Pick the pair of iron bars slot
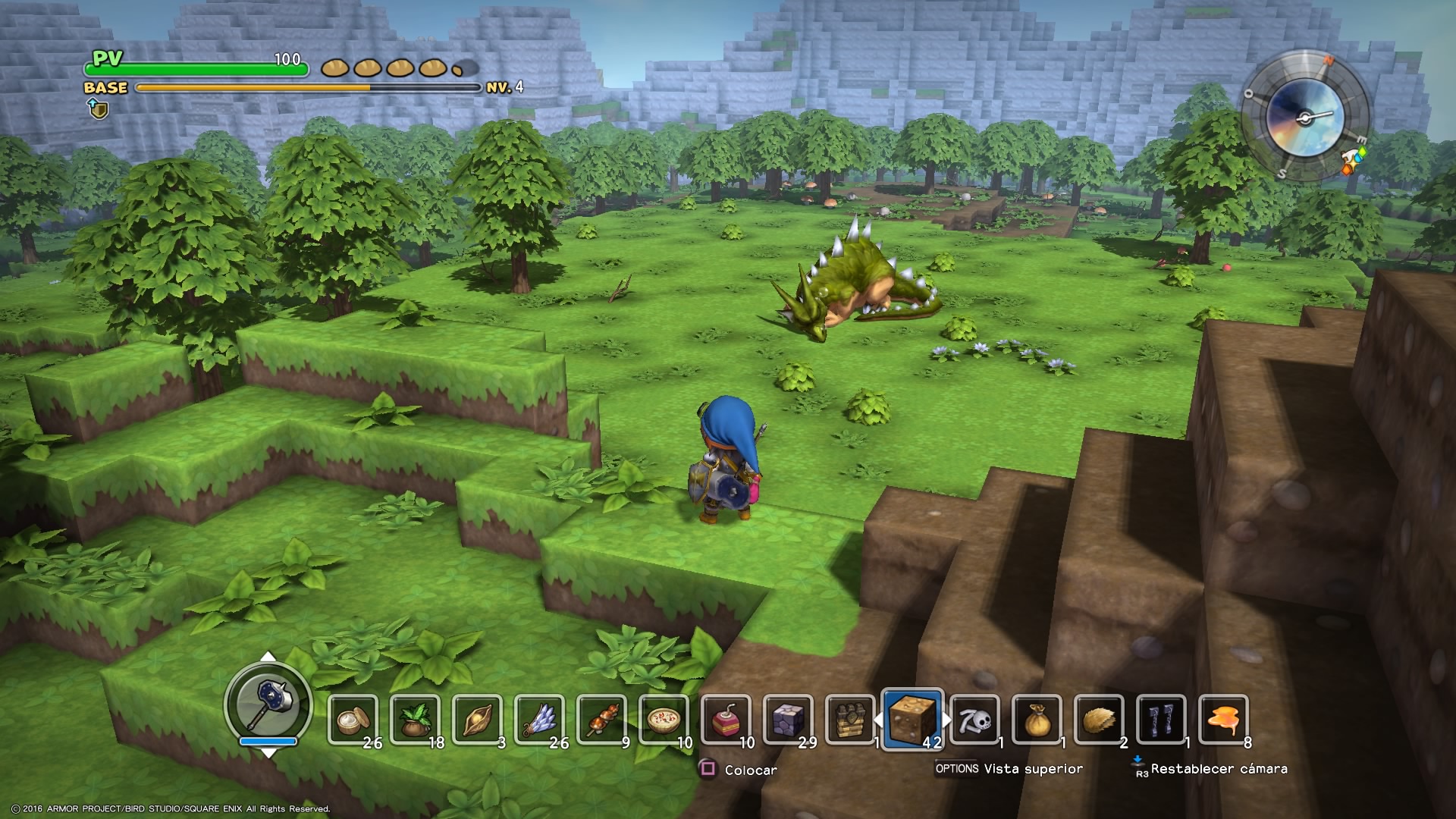Screen dimensions: 1456x819 click(x=1162, y=720)
